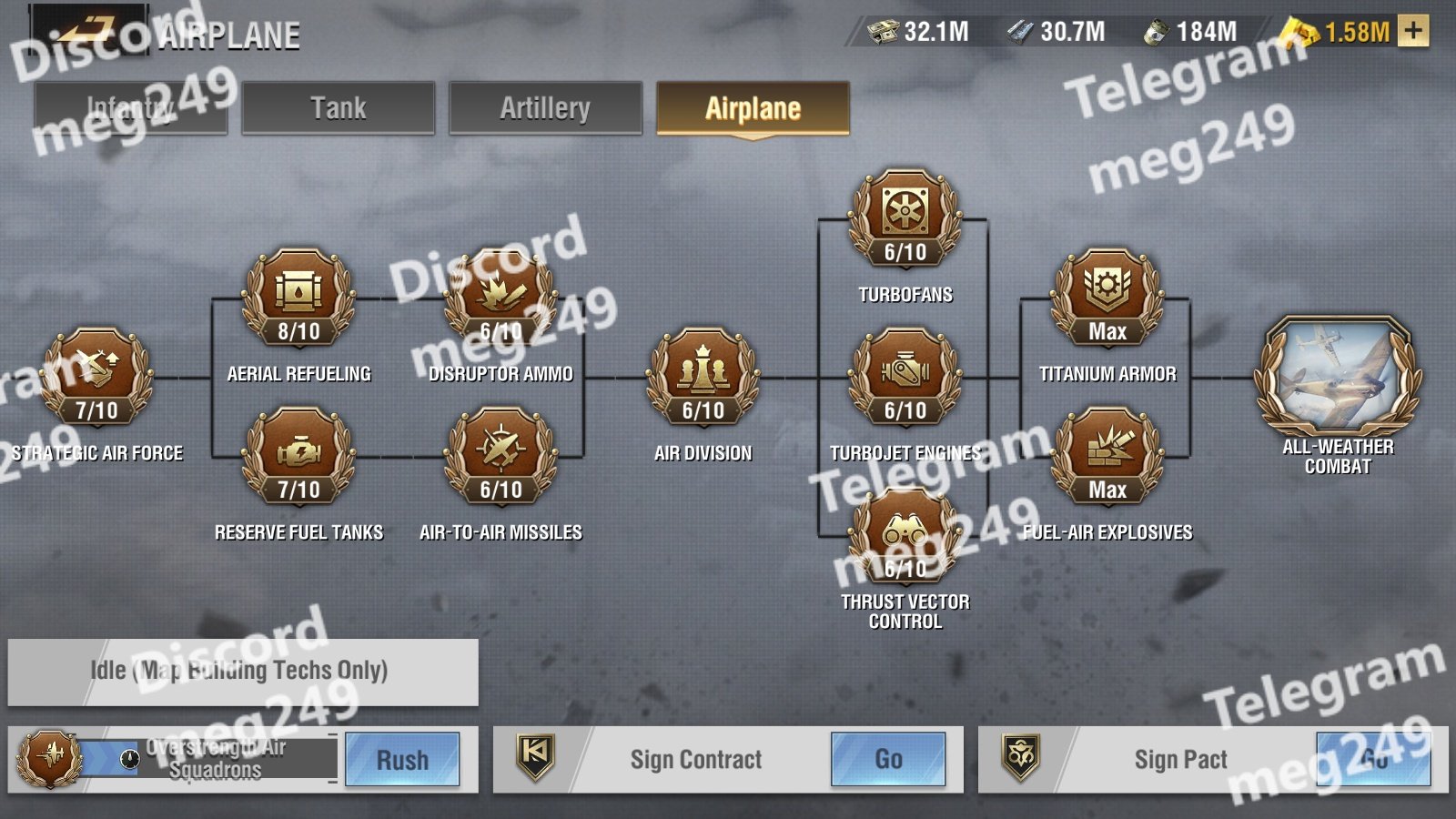The image size is (1456, 819).
Task: Switch to the Infantry tab
Action: coord(130,108)
